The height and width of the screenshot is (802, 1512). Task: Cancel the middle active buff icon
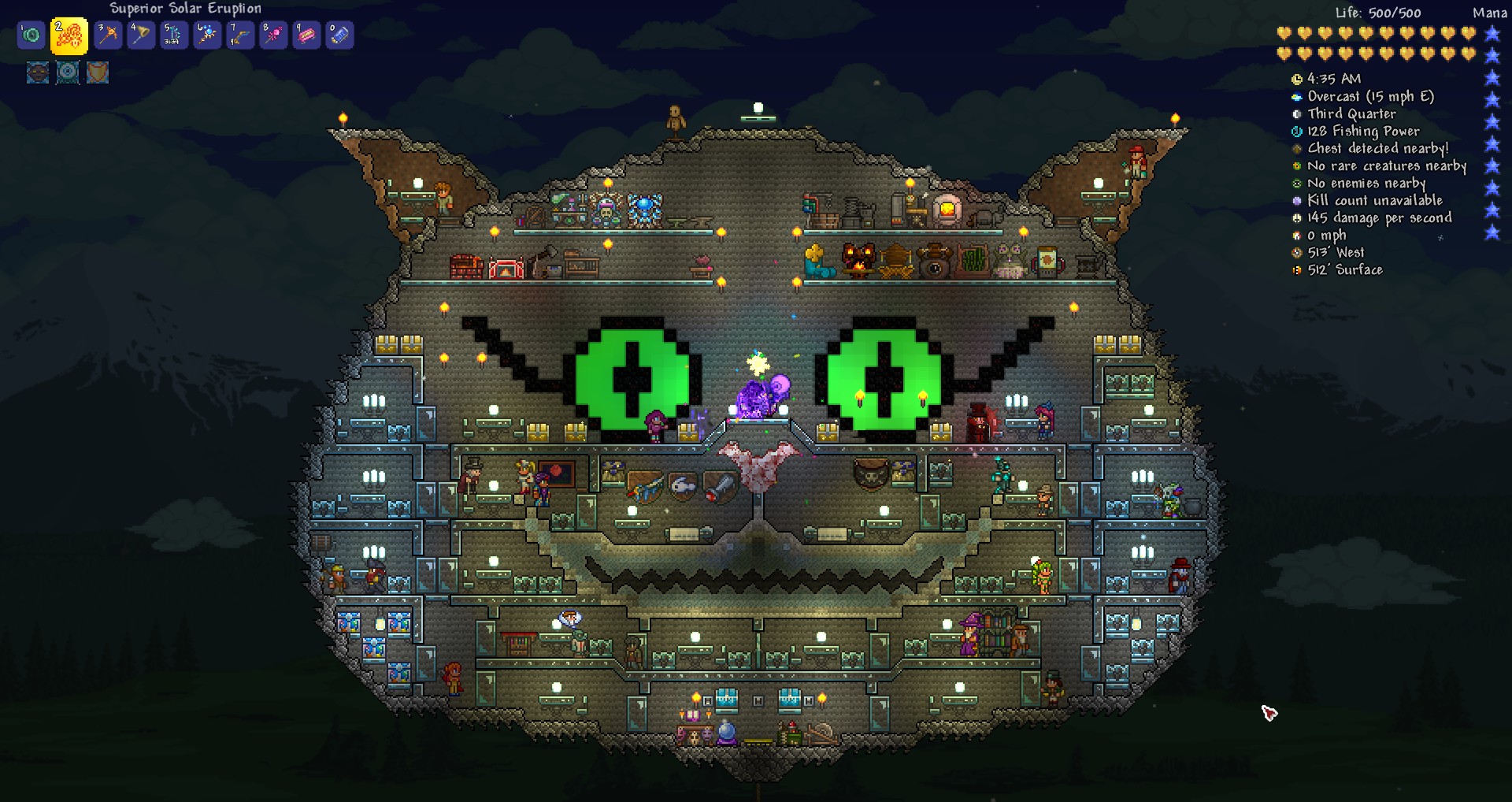pyautogui.click(x=67, y=73)
